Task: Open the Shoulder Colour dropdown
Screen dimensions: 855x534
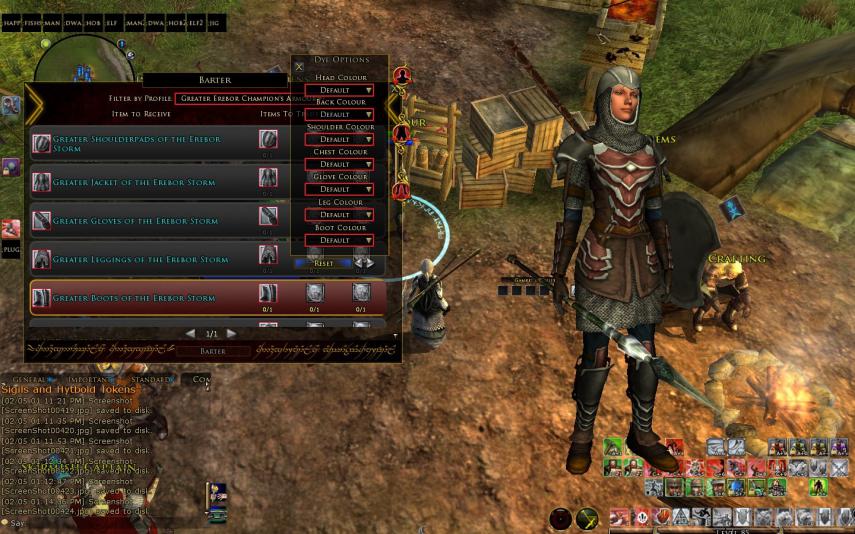Action: tap(340, 140)
